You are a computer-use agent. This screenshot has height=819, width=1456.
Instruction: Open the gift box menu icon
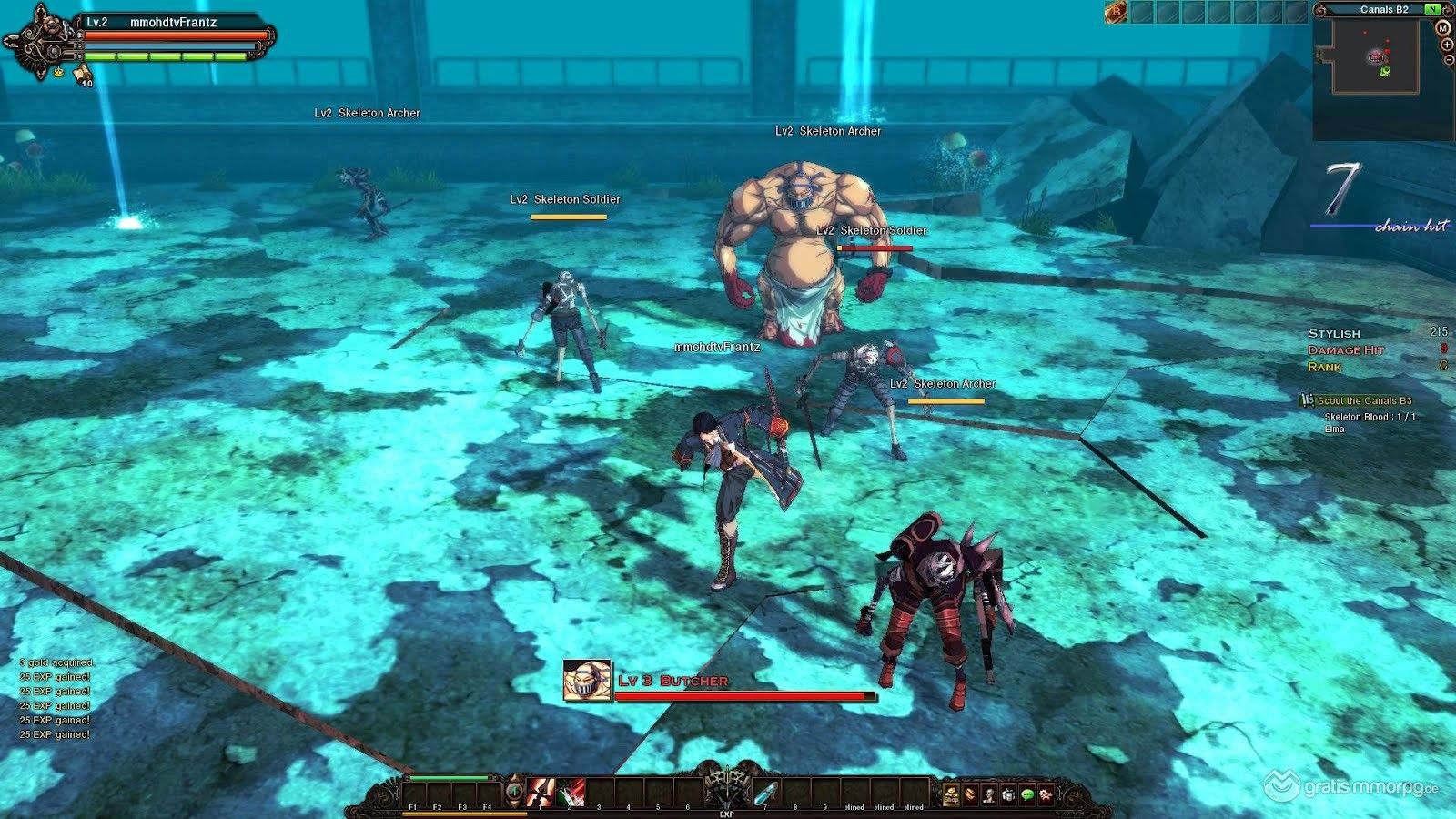coord(1008,794)
